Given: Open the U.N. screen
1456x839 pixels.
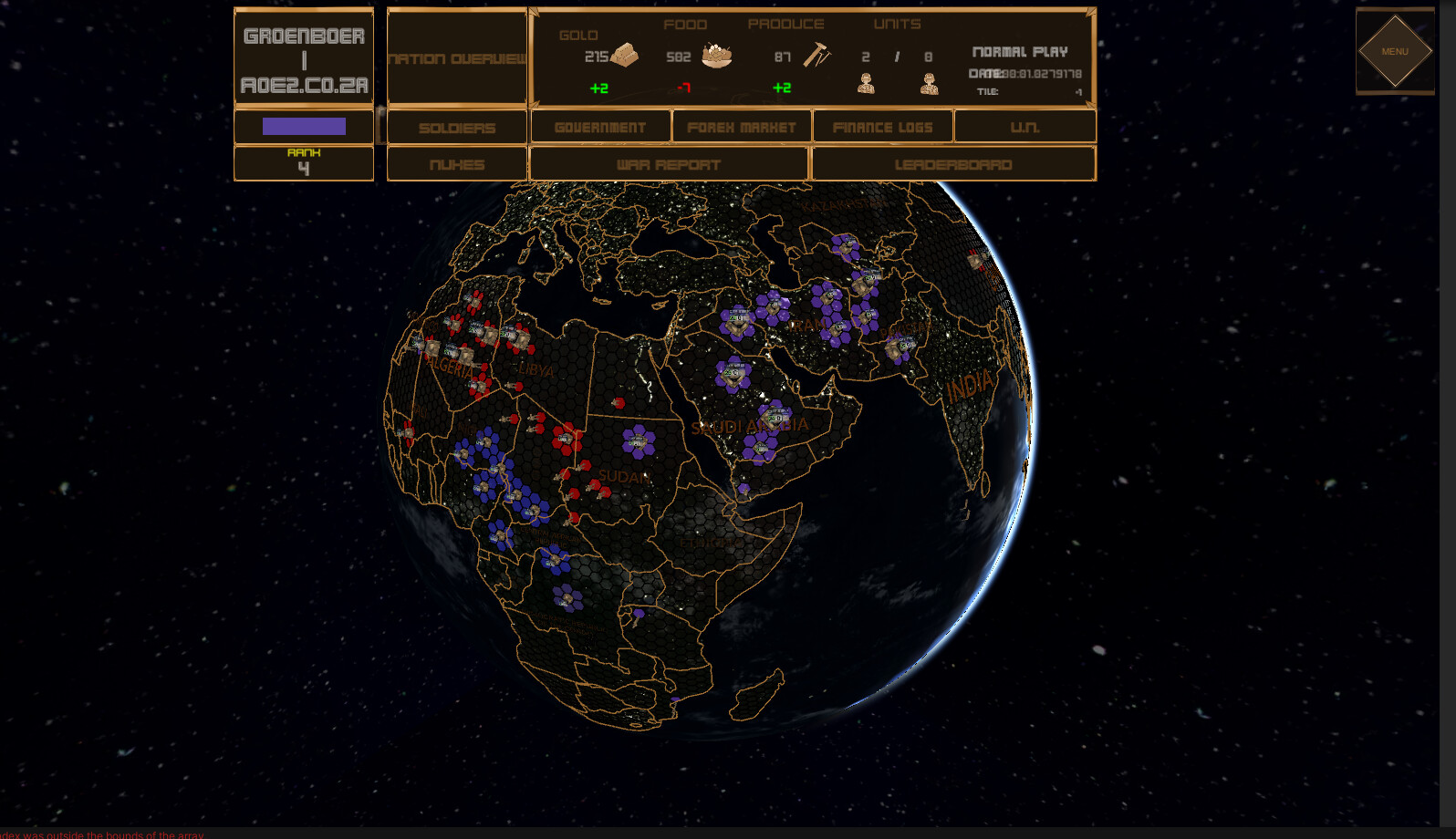Looking at the screenshot, I should pos(1024,127).
